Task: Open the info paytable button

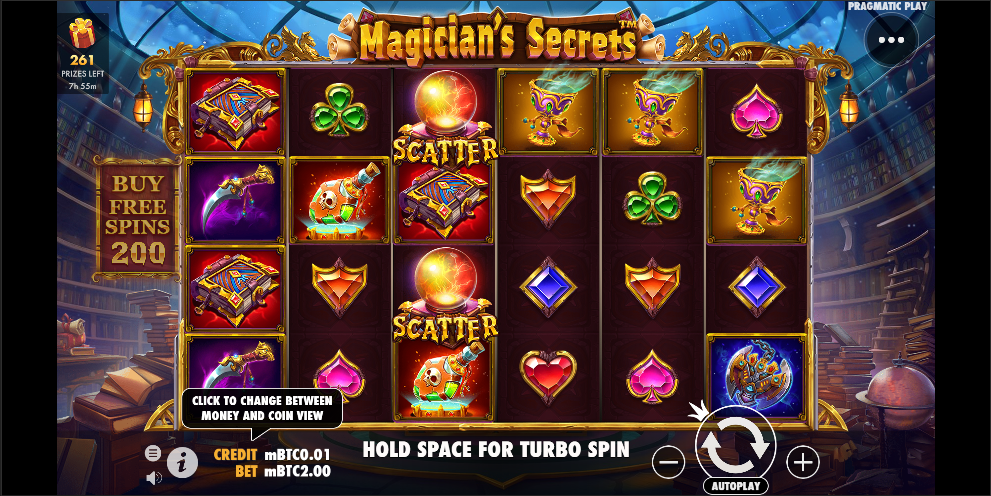Action: [x=182, y=461]
